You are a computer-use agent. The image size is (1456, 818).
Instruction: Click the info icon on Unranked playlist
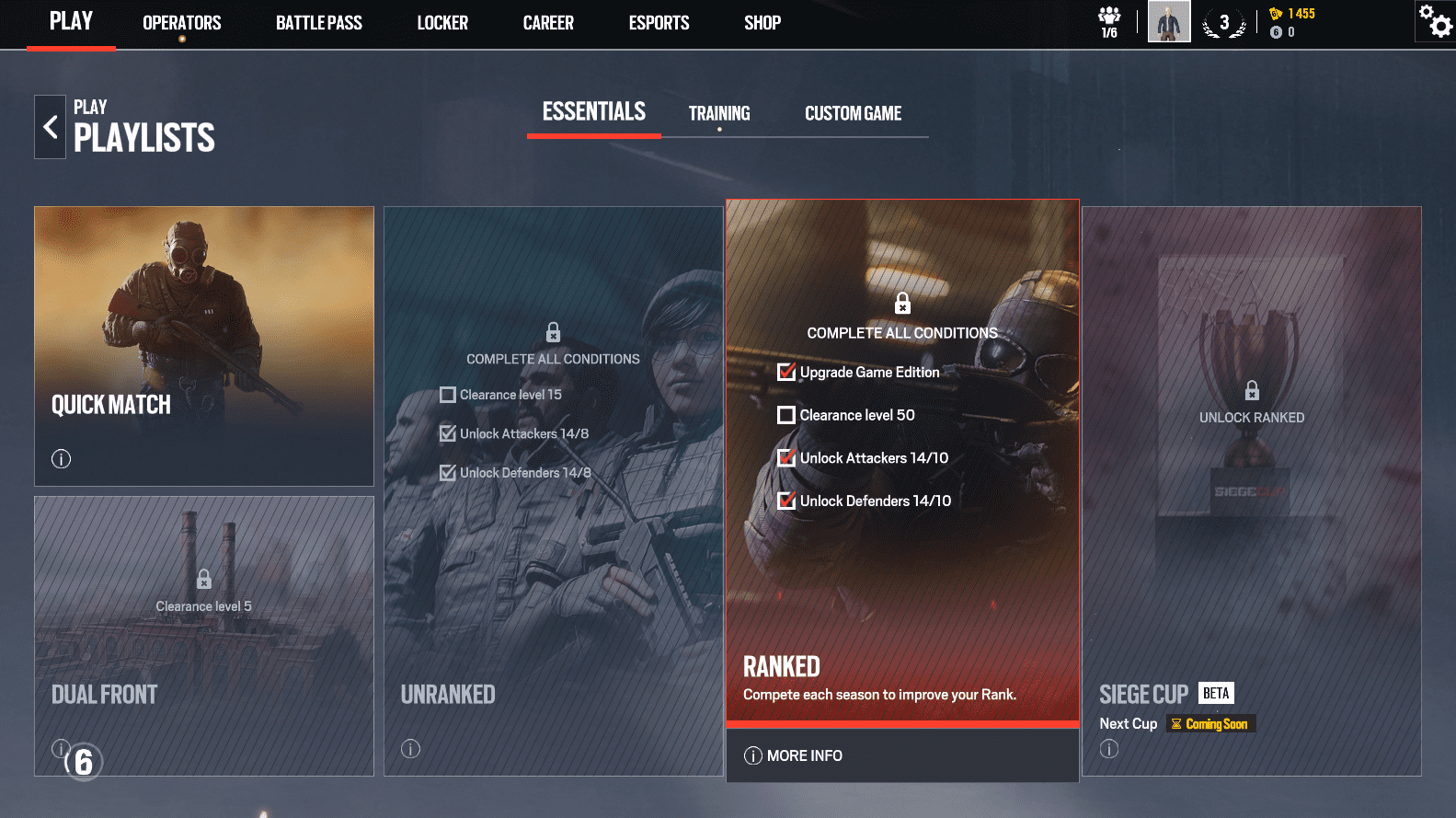[410, 749]
